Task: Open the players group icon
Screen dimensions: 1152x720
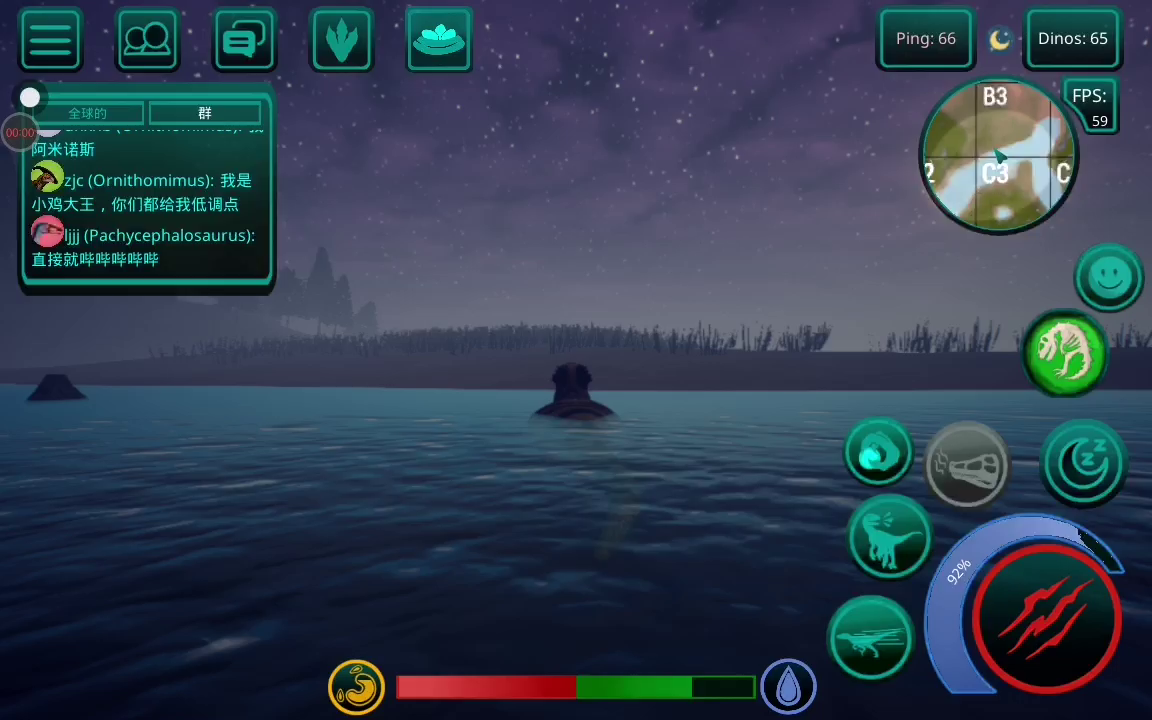Action: pos(147,40)
